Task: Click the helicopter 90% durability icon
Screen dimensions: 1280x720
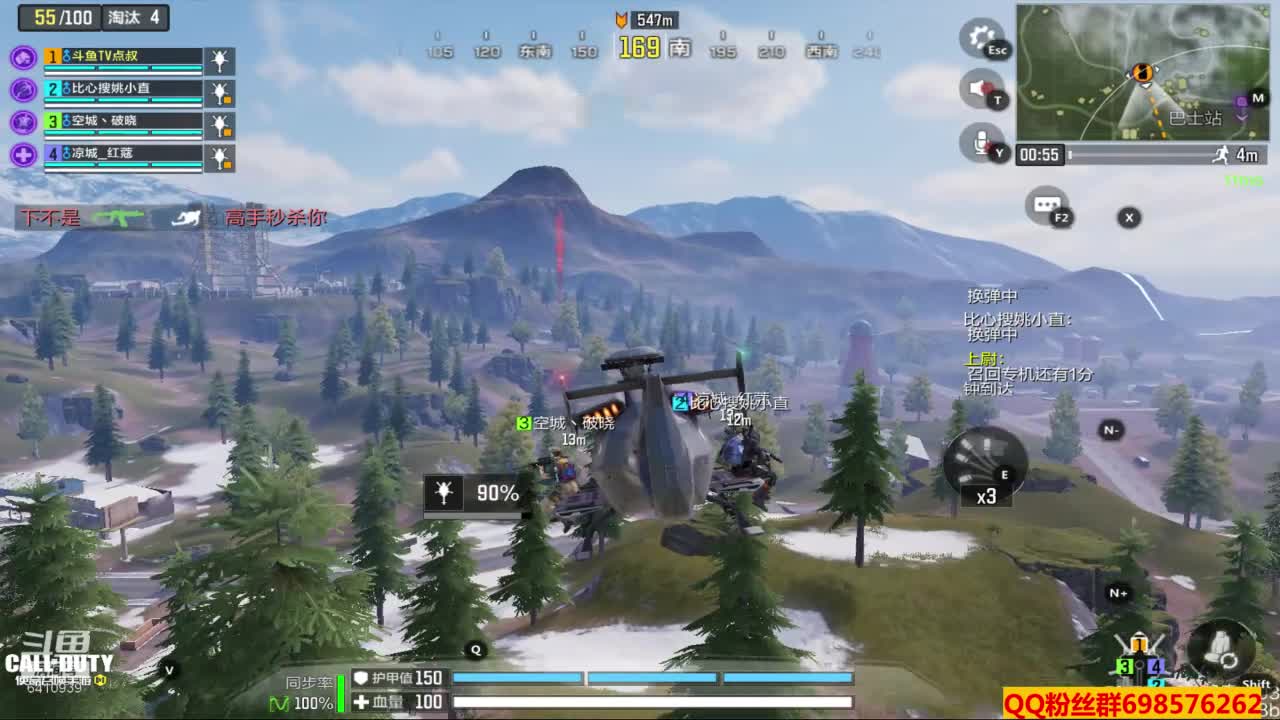Action: tap(443, 493)
